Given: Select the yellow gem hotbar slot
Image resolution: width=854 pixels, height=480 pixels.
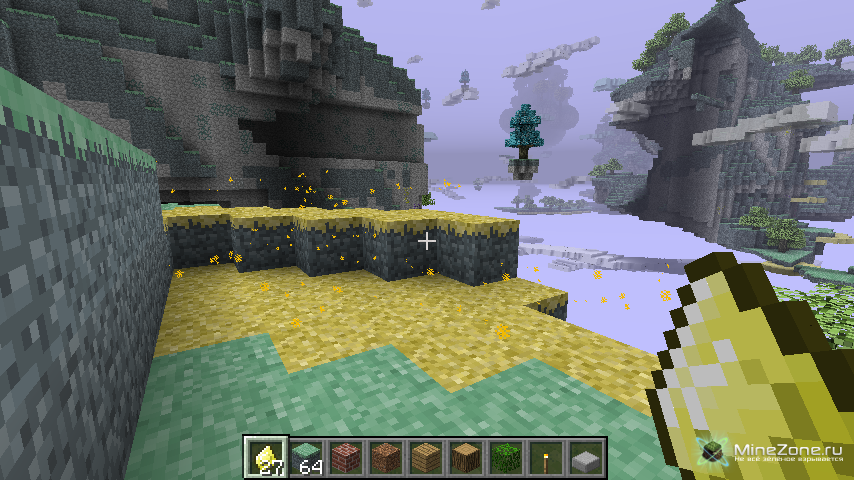Looking at the screenshot, I should tap(267, 457).
